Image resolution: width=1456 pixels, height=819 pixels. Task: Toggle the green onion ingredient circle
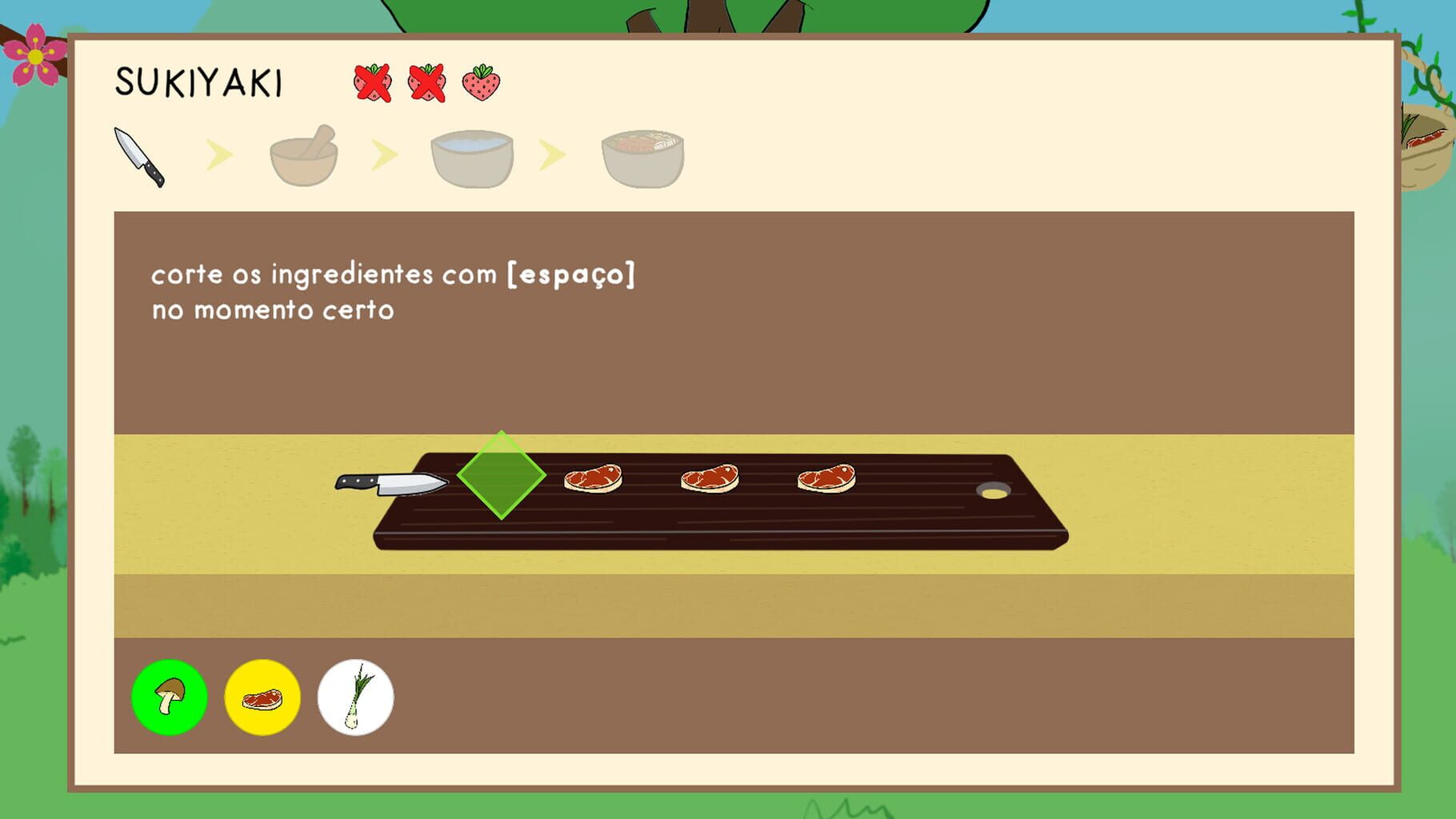pyautogui.click(x=356, y=697)
